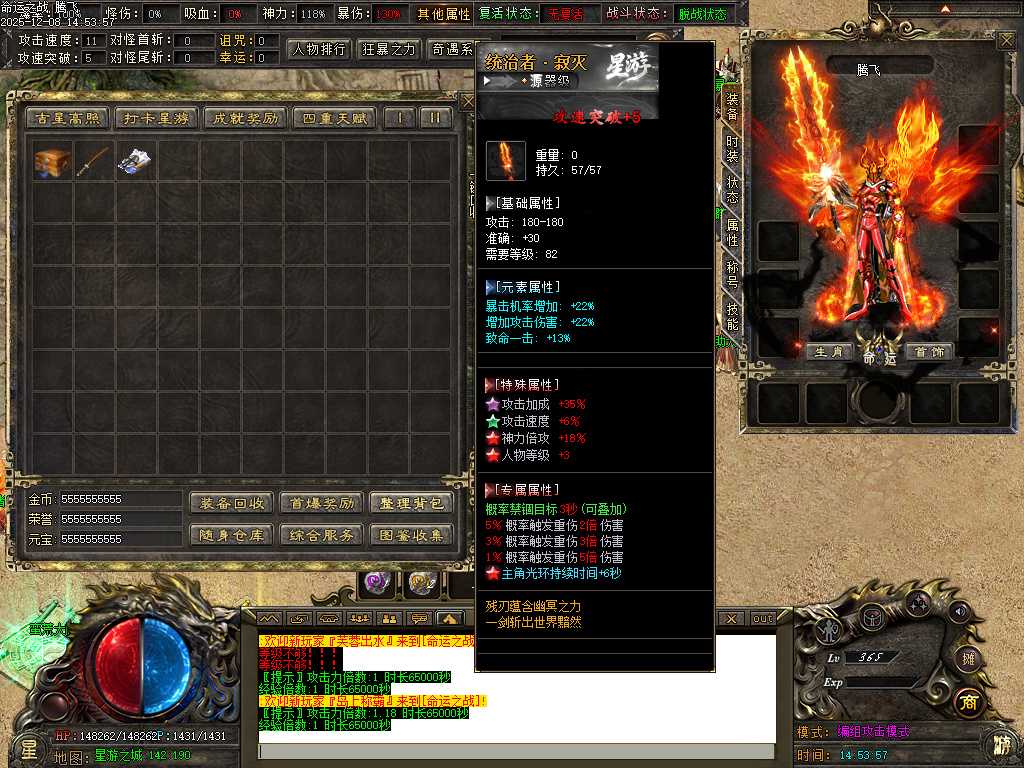Click the 装备回收 equipment recycle button
The image size is (1024, 768).
click(231, 503)
